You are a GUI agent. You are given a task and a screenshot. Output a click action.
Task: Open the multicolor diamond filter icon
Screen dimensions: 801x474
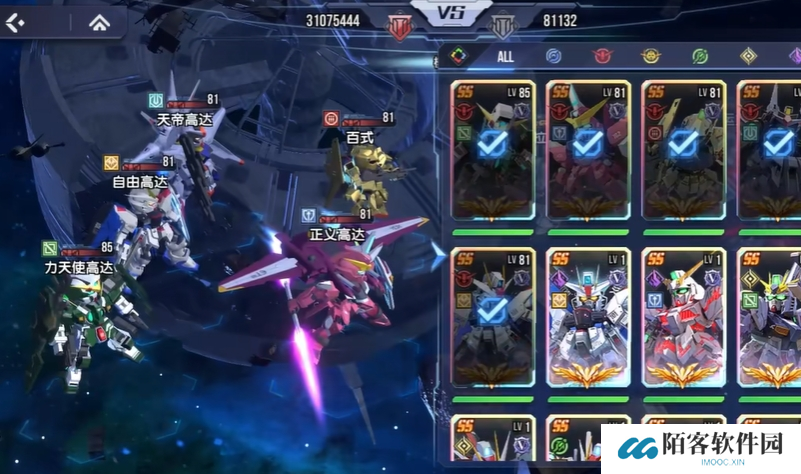point(457,56)
